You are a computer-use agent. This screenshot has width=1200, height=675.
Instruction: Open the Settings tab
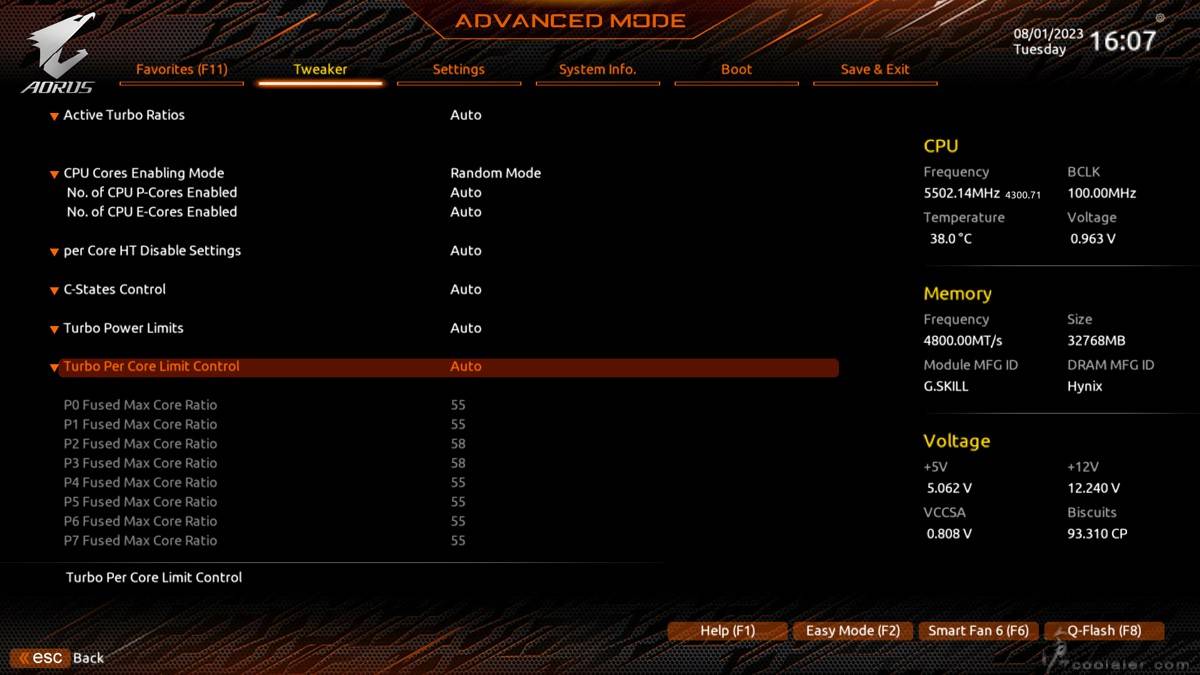pyautogui.click(x=458, y=70)
